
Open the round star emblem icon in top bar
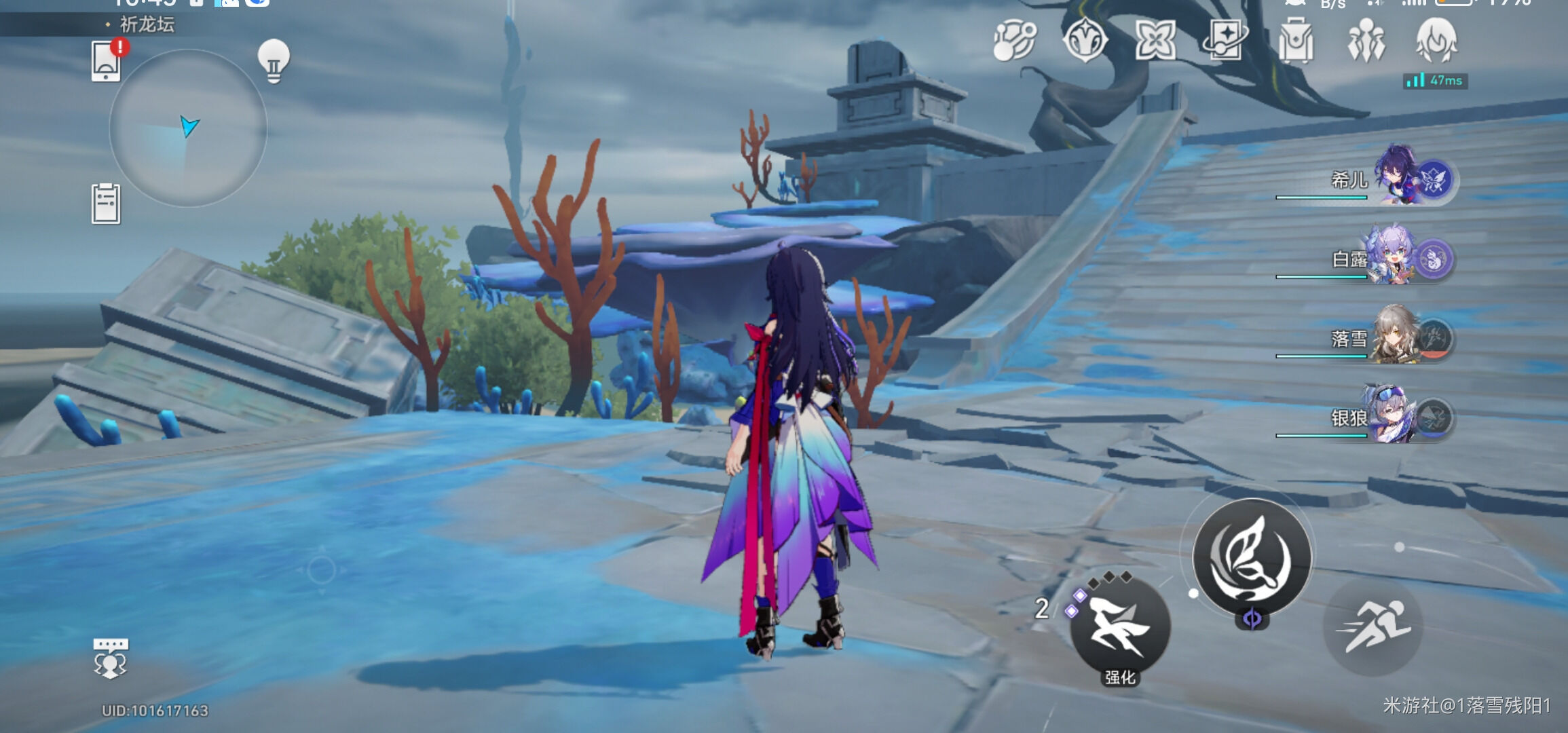pyautogui.click(x=1085, y=39)
